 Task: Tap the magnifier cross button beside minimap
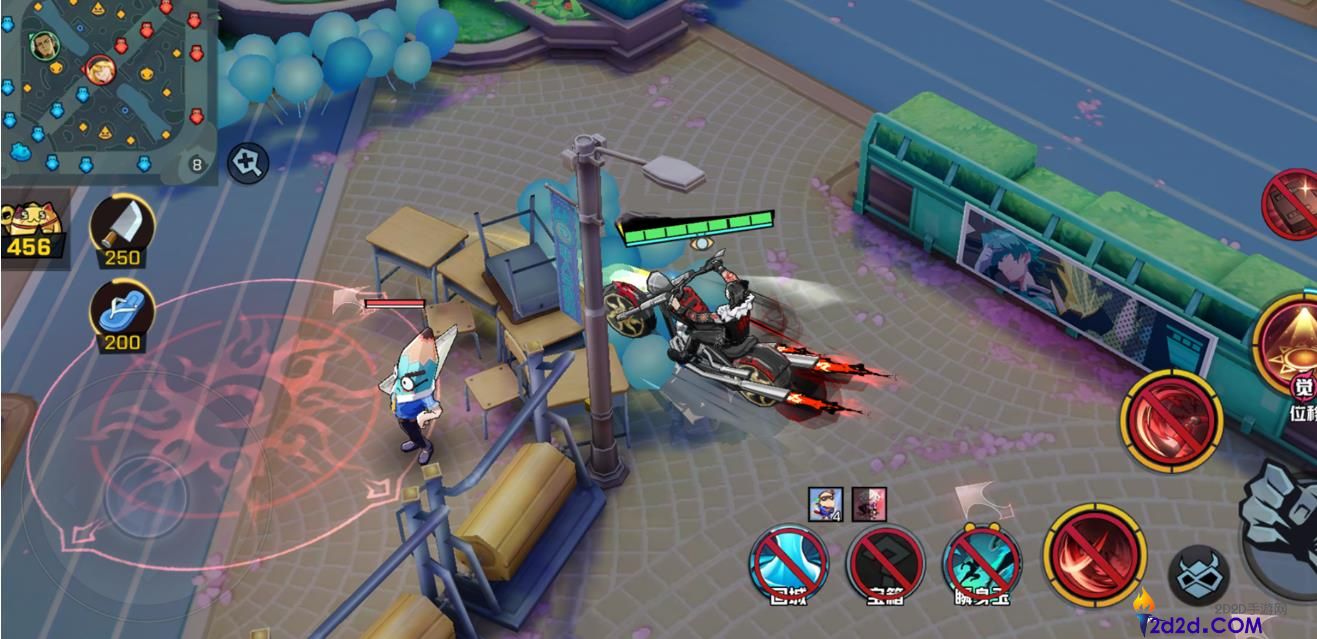[x=247, y=162]
